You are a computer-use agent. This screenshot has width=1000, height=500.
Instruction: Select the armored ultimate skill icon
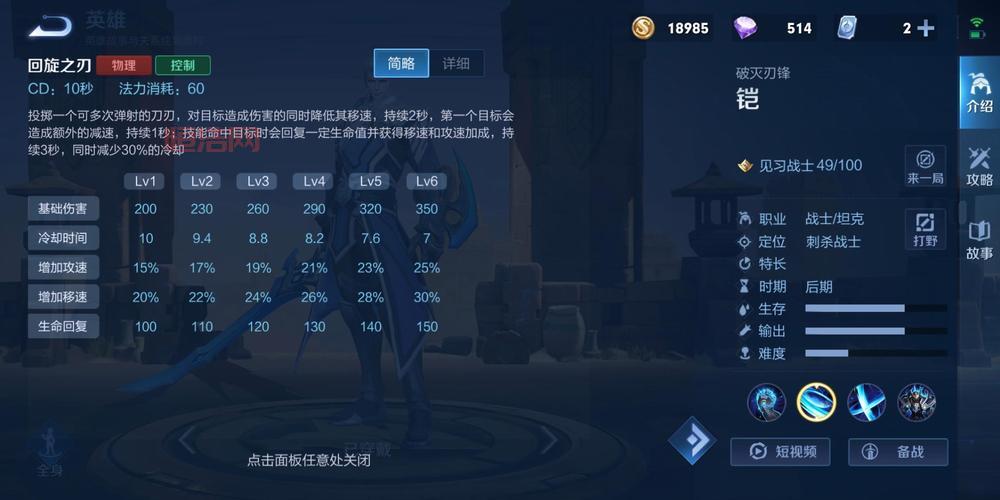[916, 402]
